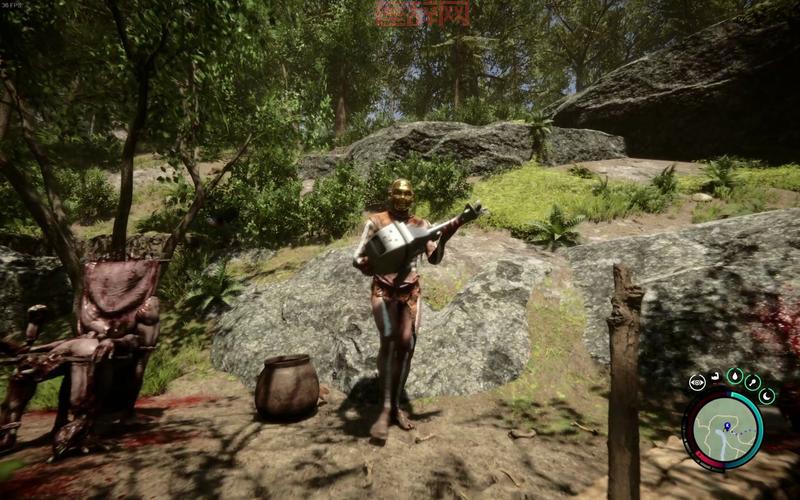Click the crescent moon rest icon
The image size is (800, 500).
(x=767, y=395)
